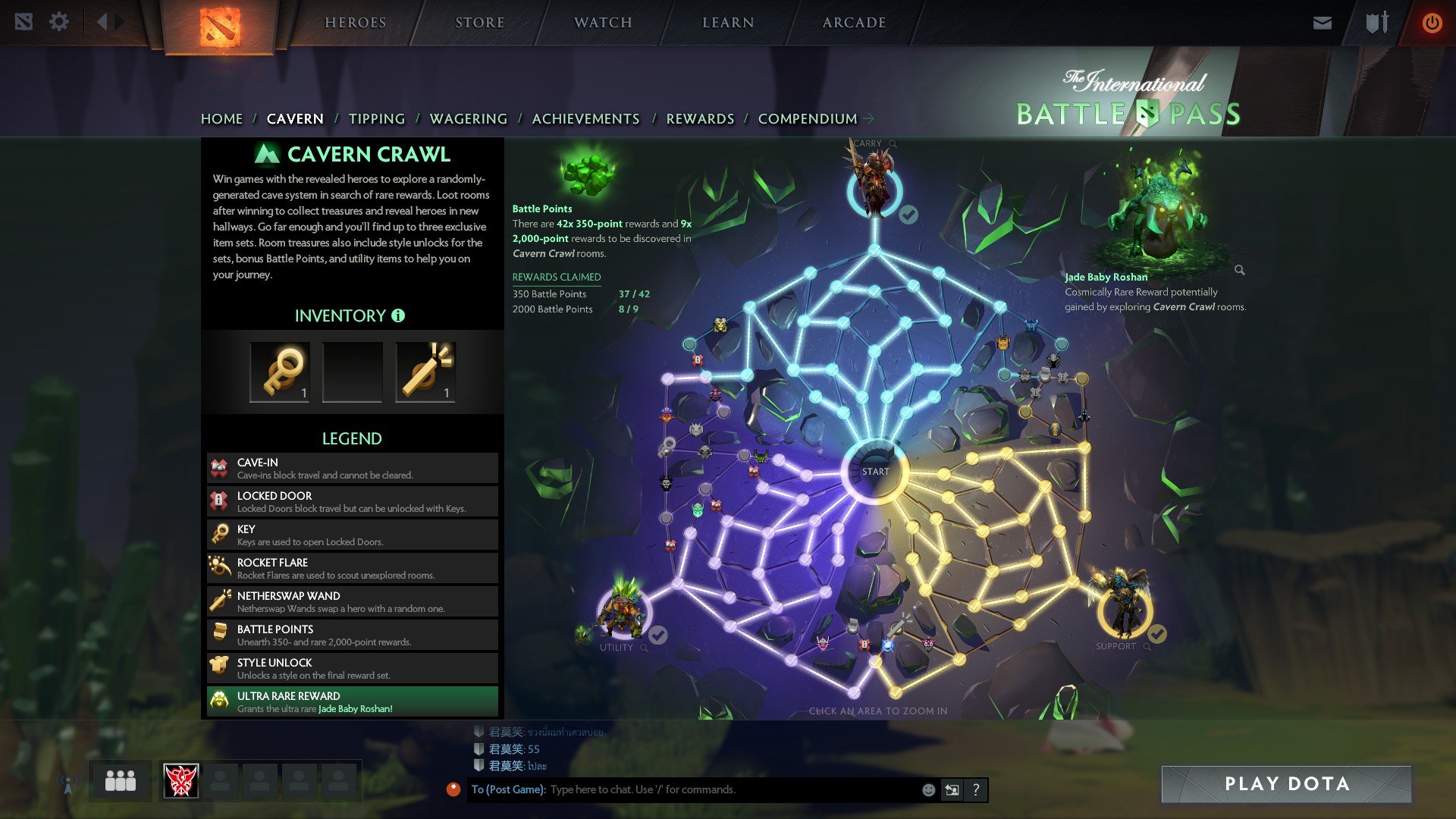Open the Compendium tab
The height and width of the screenshot is (819, 1456).
pyautogui.click(x=808, y=119)
